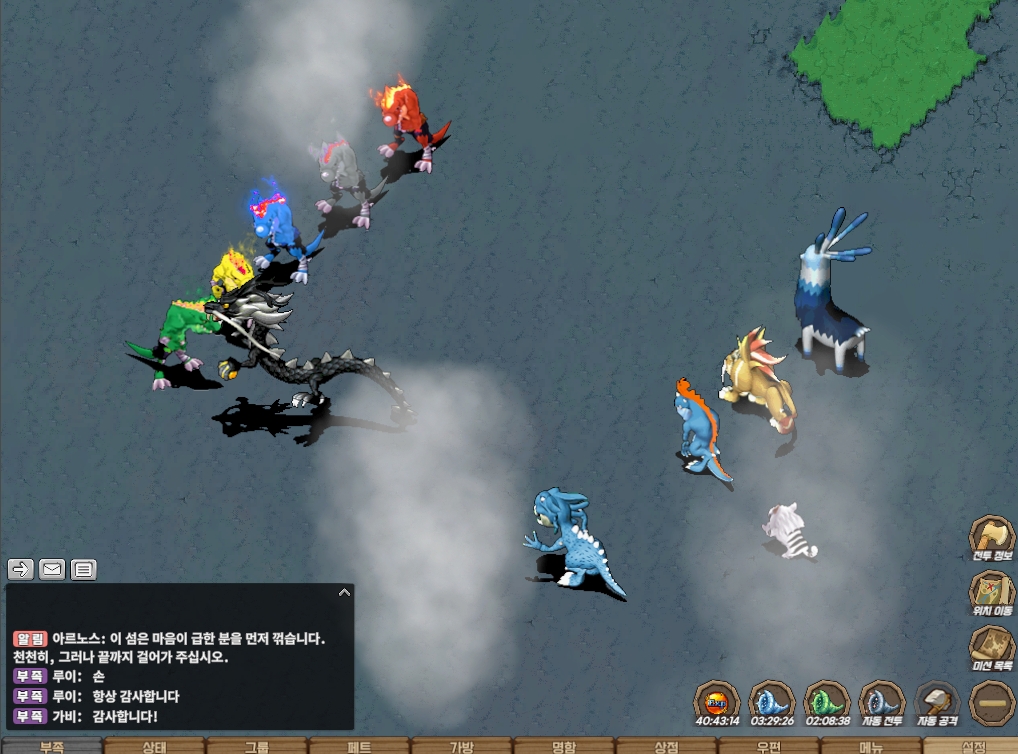The width and height of the screenshot is (1018, 754).
Task: Check the 우편 (Mail) menu
Action: tap(769, 746)
